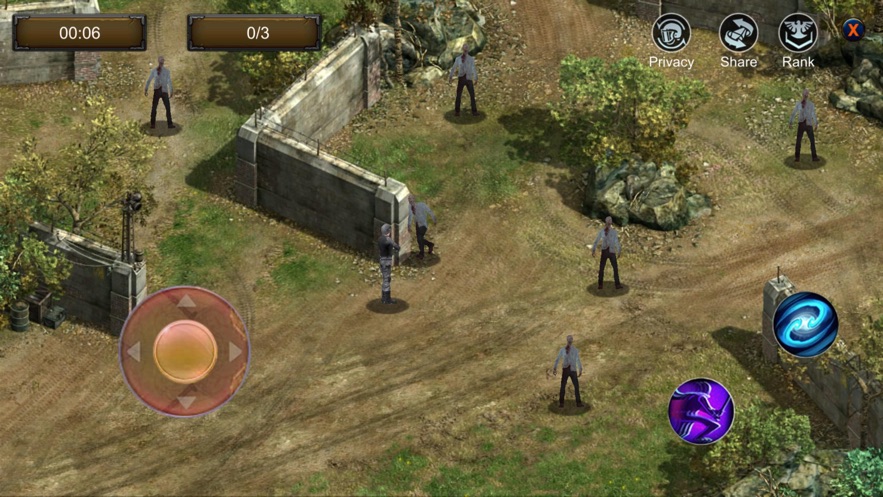
Task: Tap the joystick's right arrow
Action: pos(236,352)
